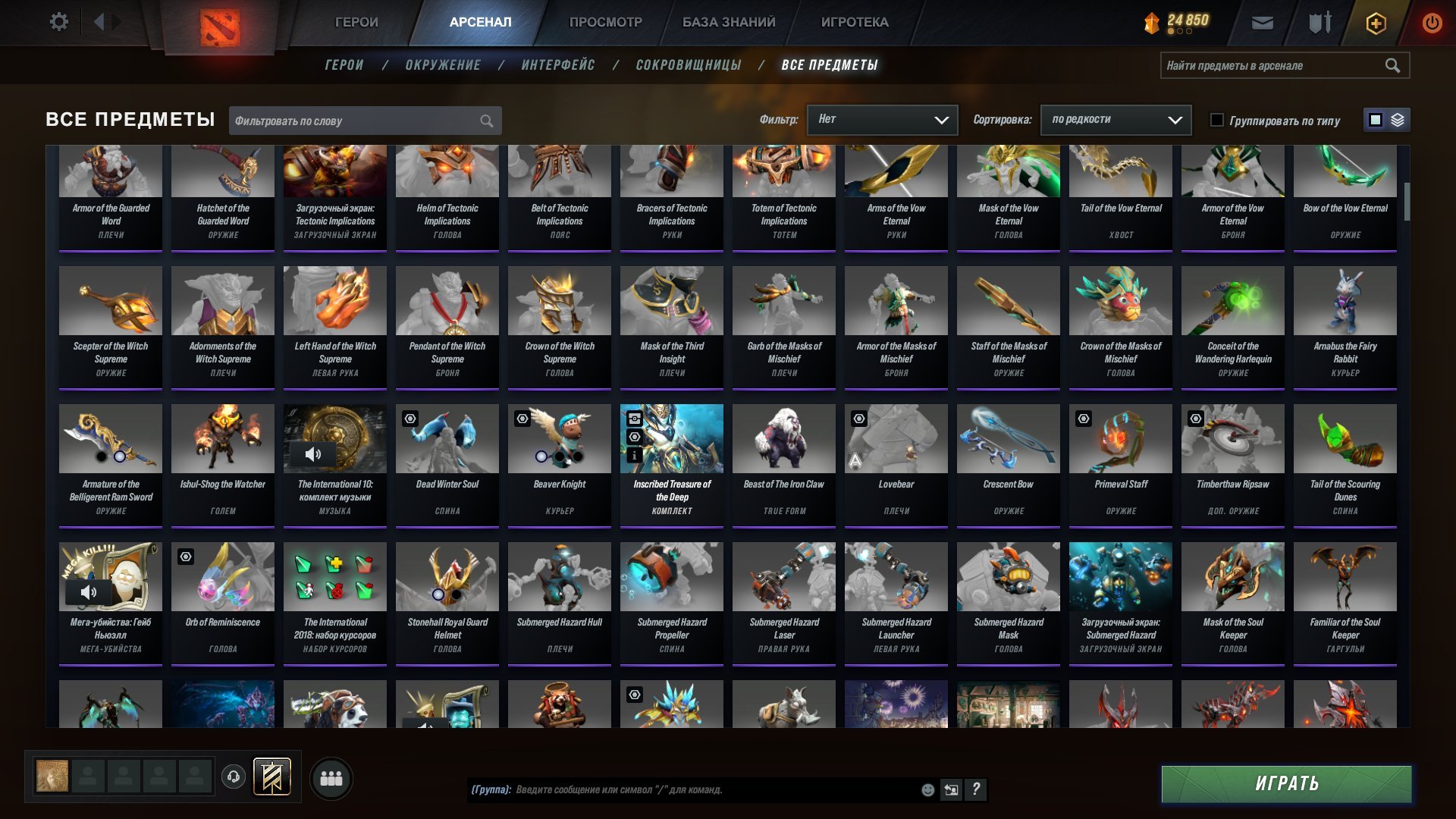The height and width of the screenshot is (819, 1456).
Task: Open the 'Фильтр' dropdown showing 'Нет'
Action: tap(882, 120)
